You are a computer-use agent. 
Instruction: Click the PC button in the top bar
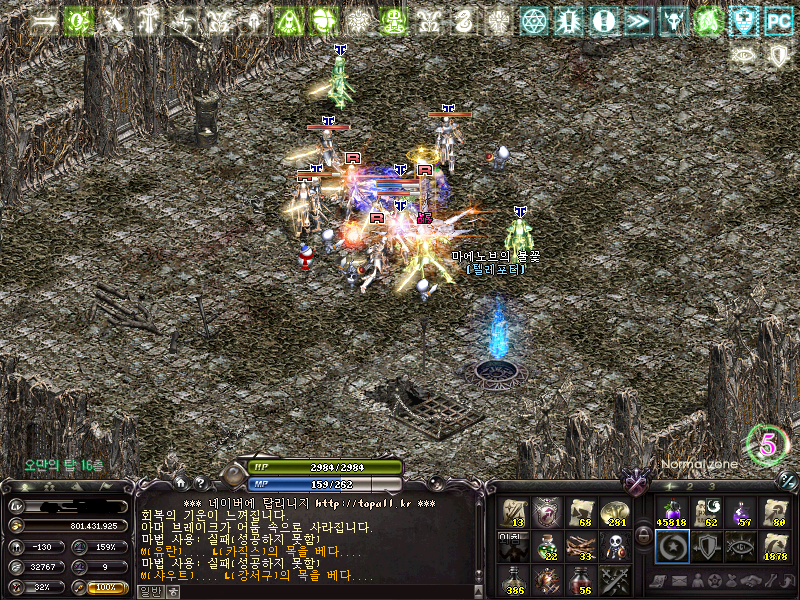[778, 19]
